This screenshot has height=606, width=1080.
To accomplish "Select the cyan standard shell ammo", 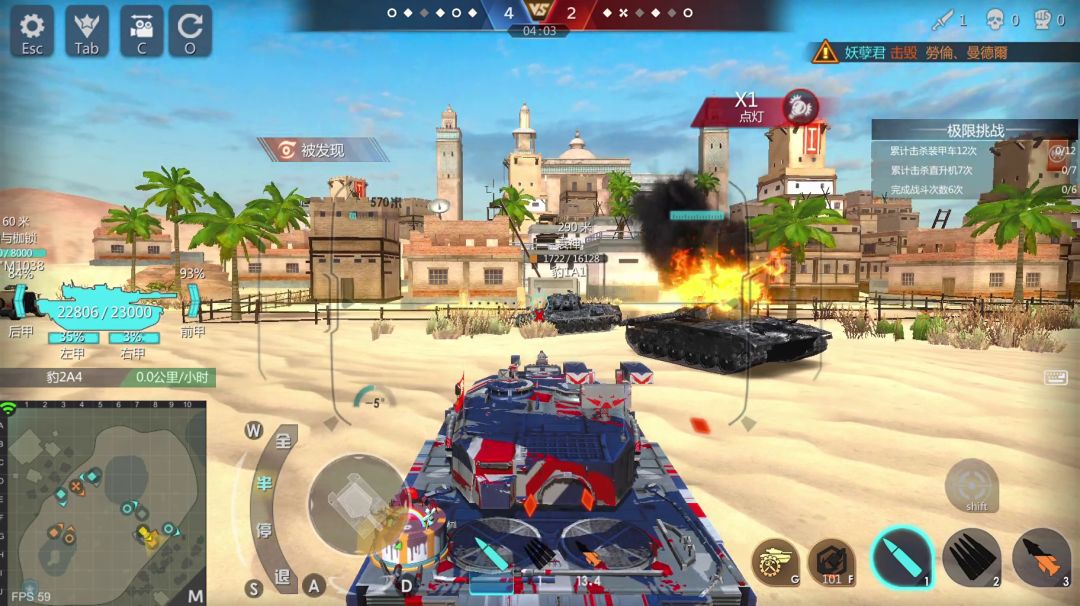I will [901, 557].
